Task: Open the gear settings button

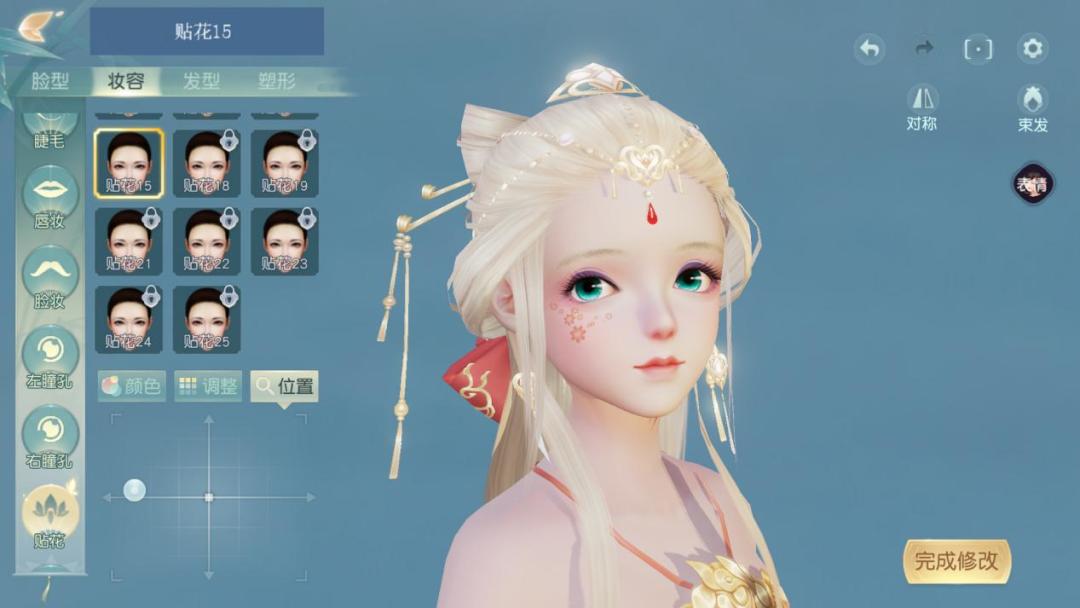Action: click(x=1032, y=48)
